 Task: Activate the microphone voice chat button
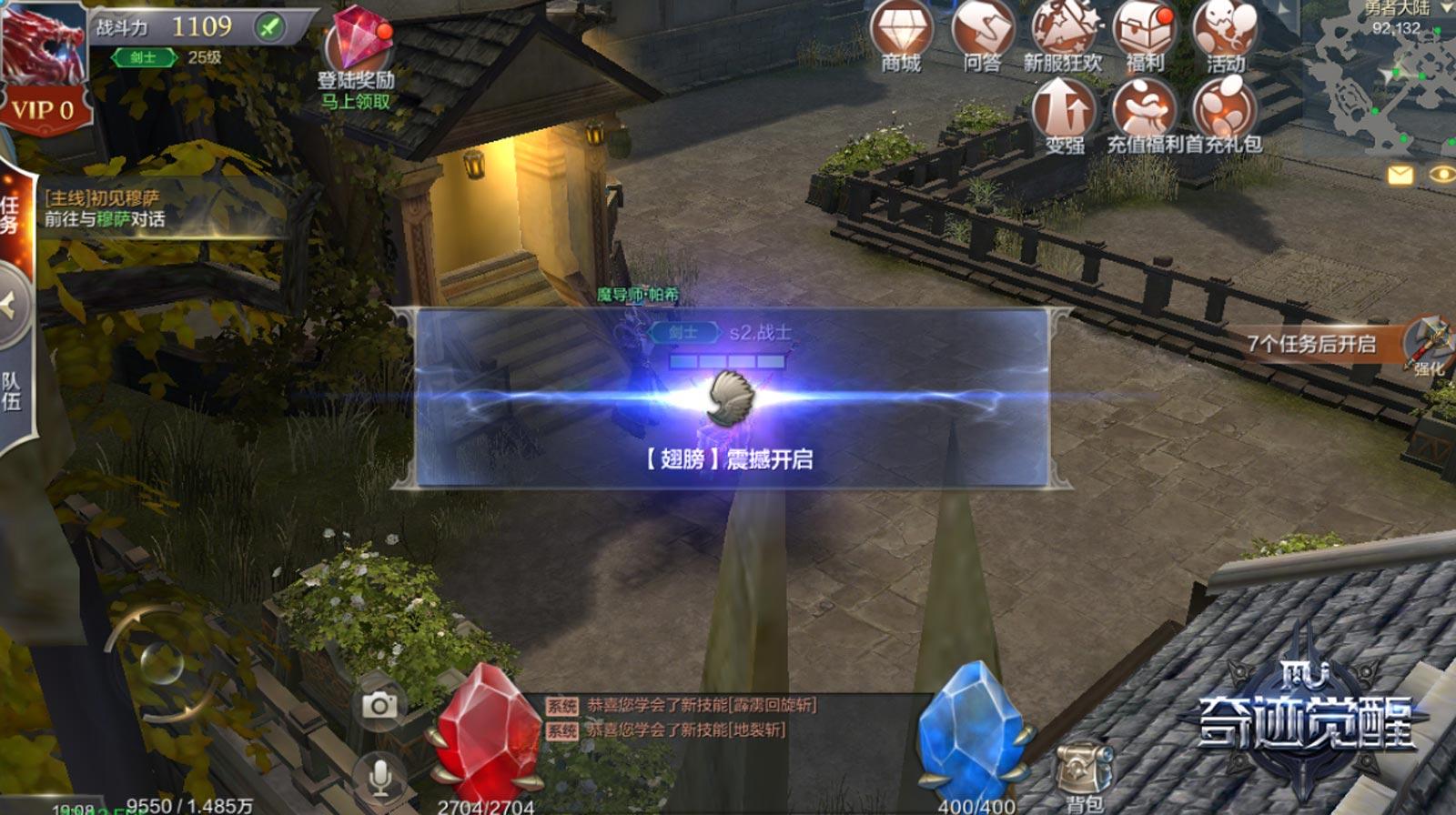pyautogui.click(x=379, y=776)
